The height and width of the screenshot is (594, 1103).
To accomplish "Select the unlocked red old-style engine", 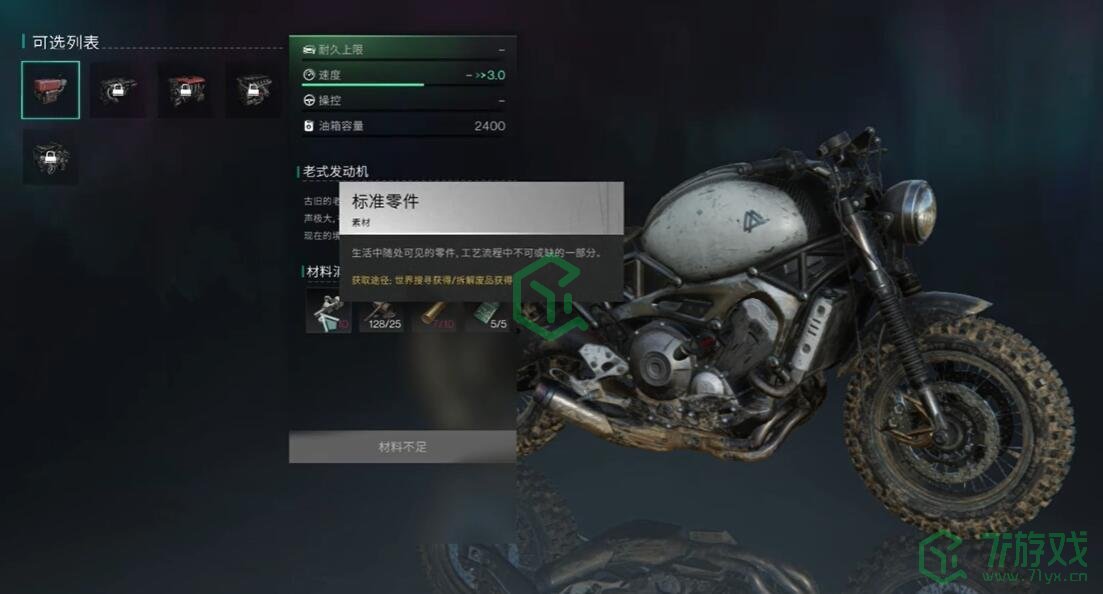I will [50, 90].
